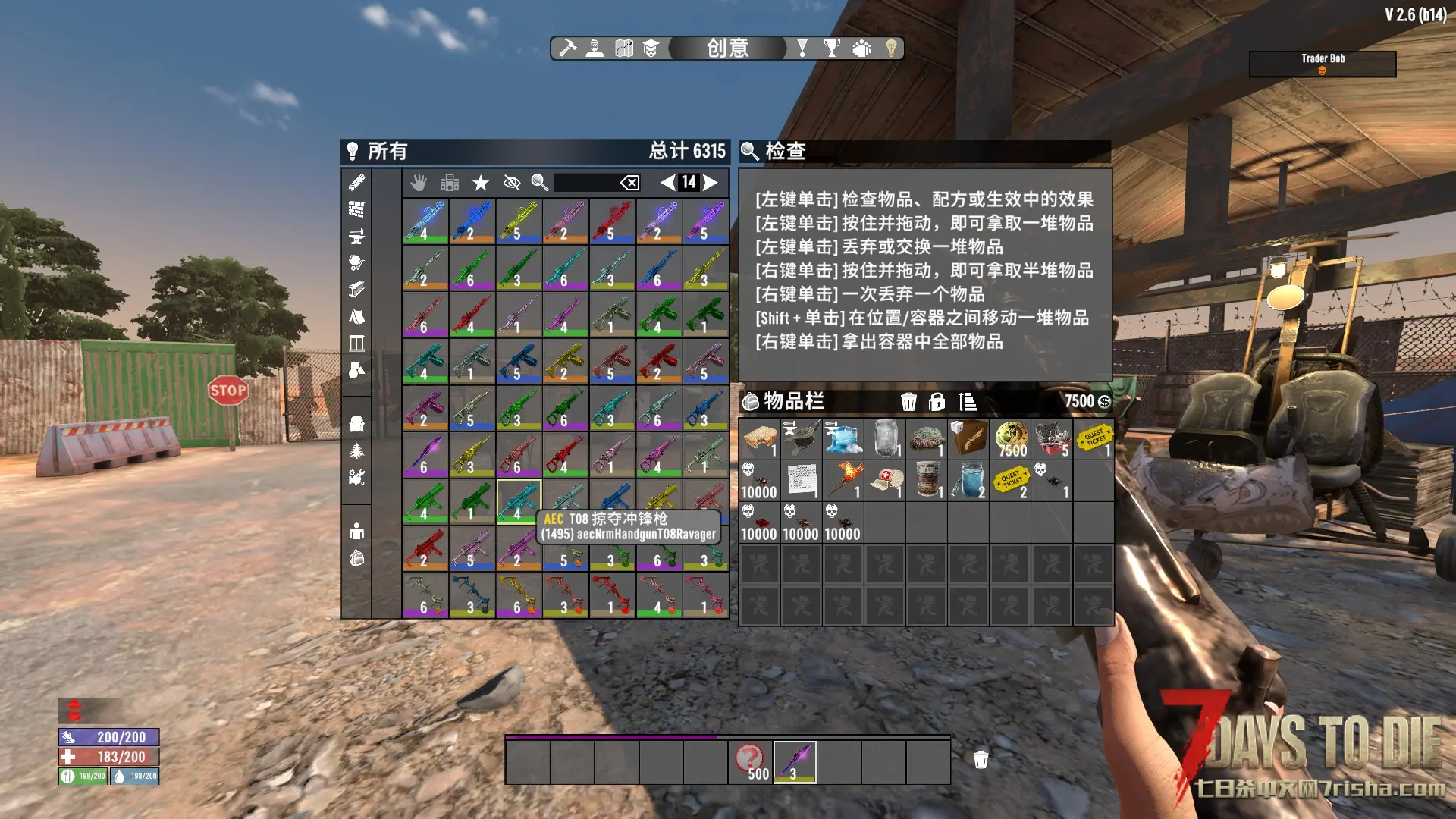Select the first aid bandage item
Image resolution: width=1456 pixels, height=819 pixels.
coord(885,480)
